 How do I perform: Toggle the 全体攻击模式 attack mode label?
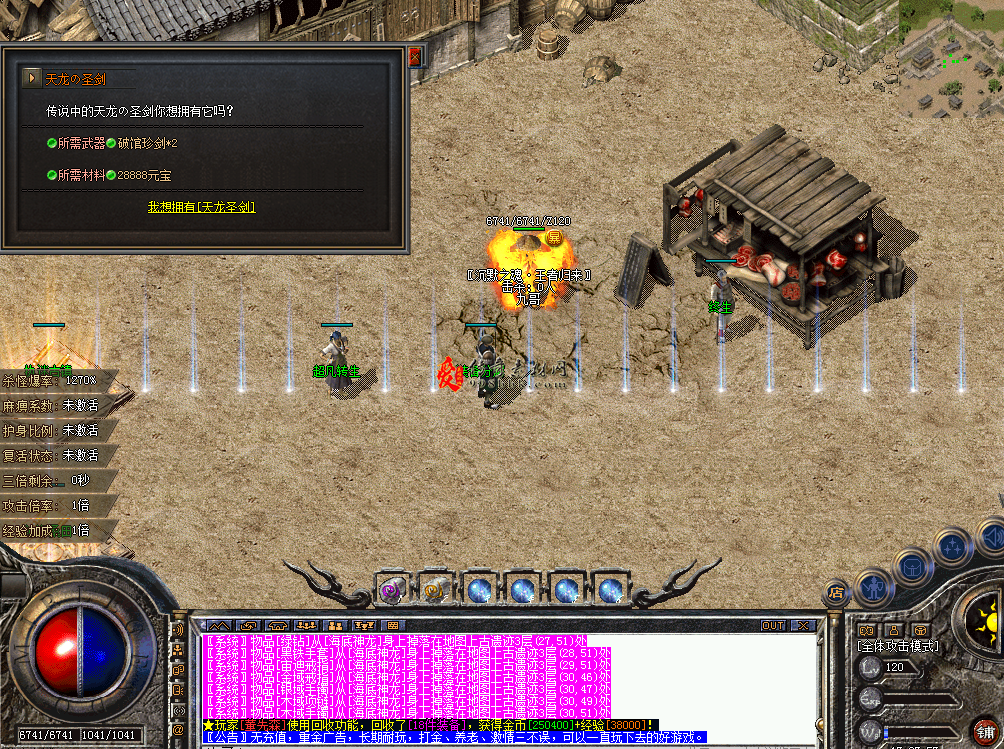coord(899,647)
